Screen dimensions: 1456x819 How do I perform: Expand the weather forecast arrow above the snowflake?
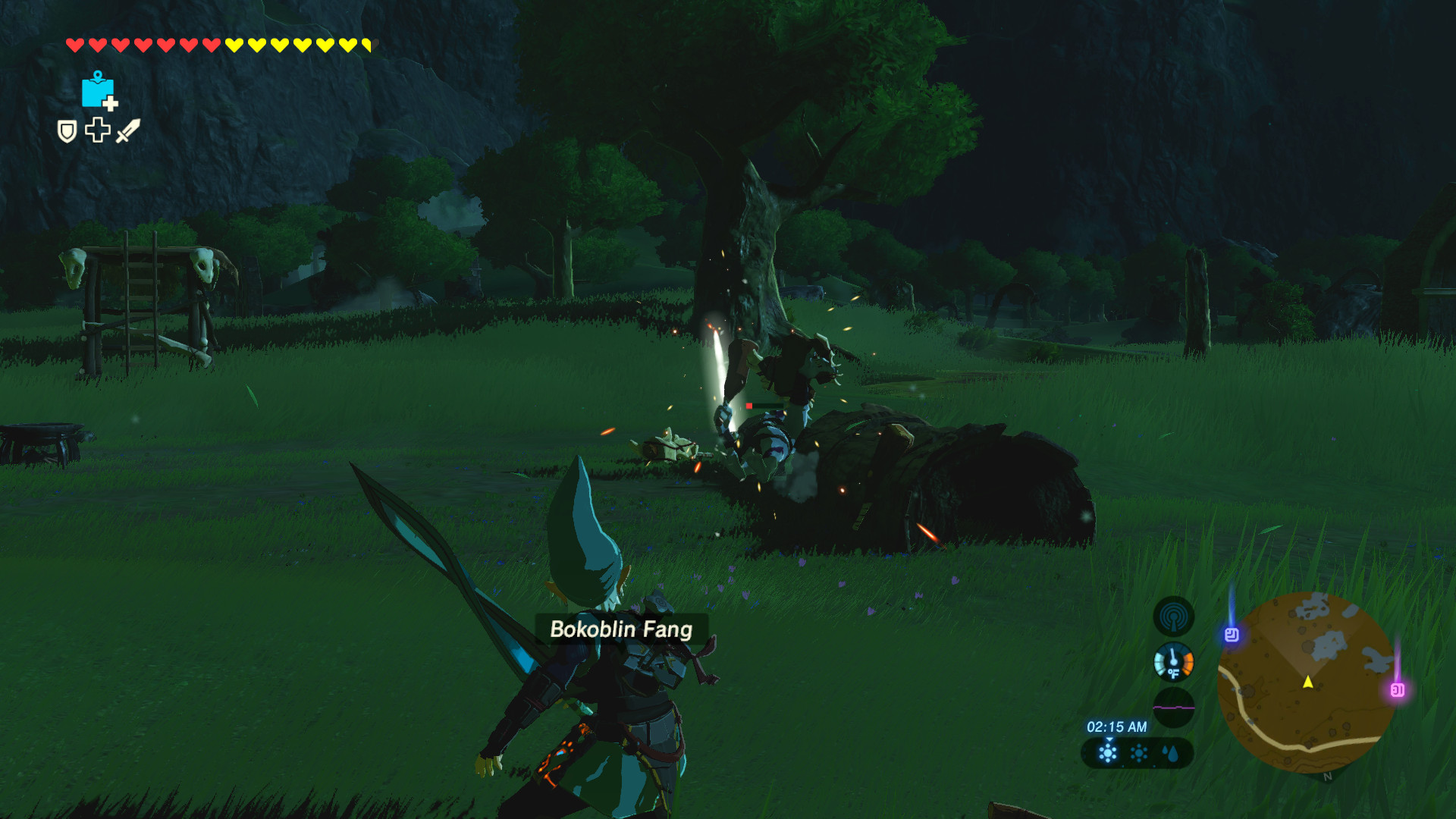pyautogui.click(x=1109, y=740)
